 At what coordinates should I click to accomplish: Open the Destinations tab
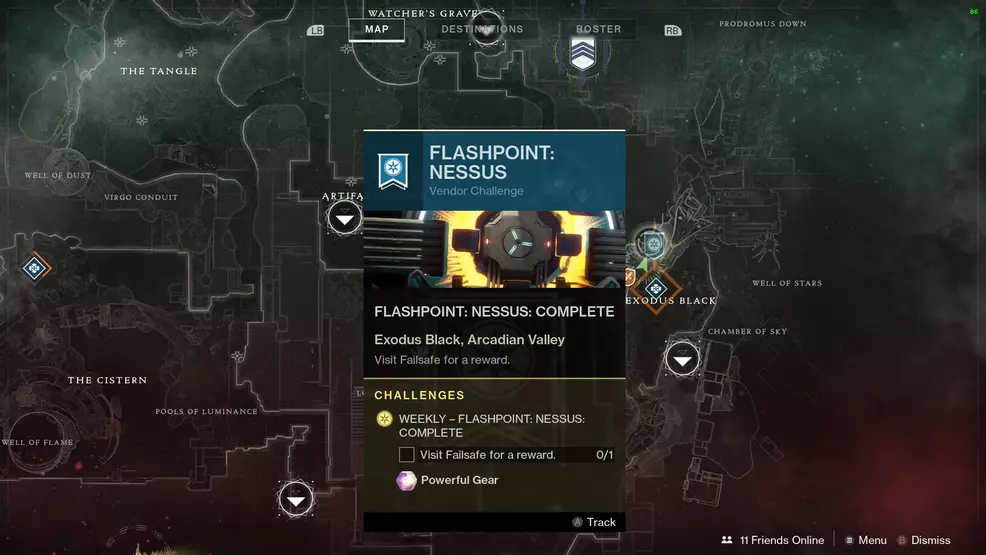(482, 30)
